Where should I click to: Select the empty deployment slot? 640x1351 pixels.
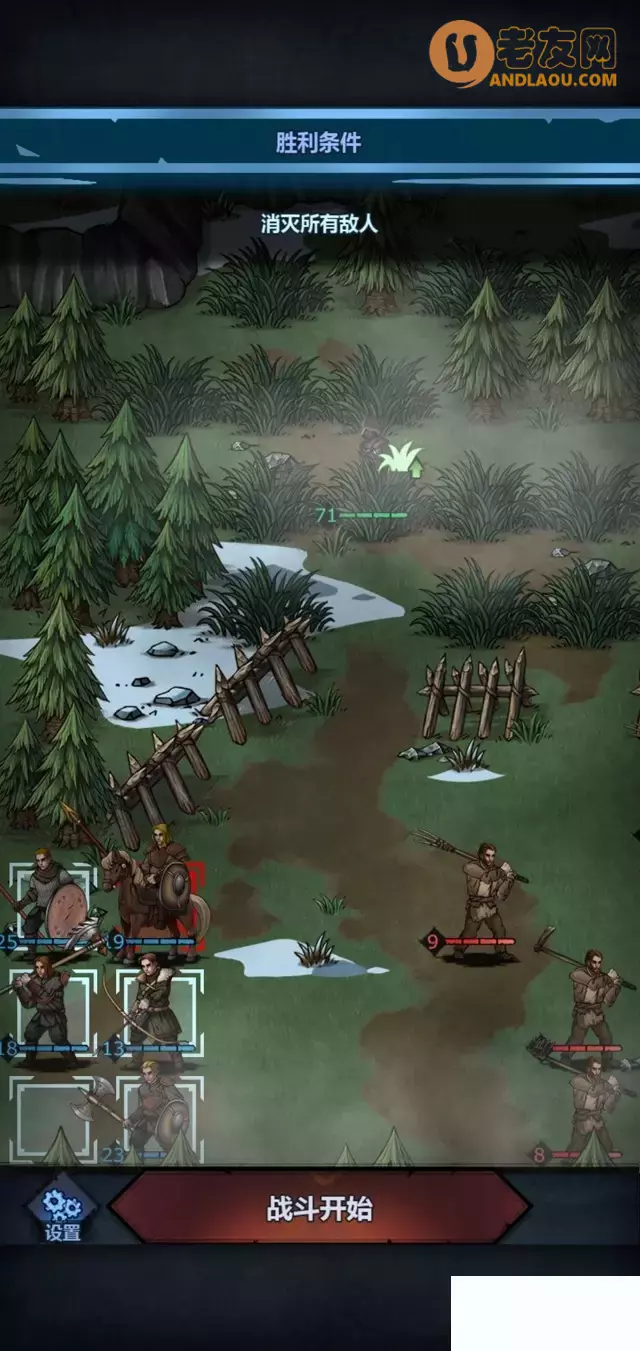coord(46,1115)
